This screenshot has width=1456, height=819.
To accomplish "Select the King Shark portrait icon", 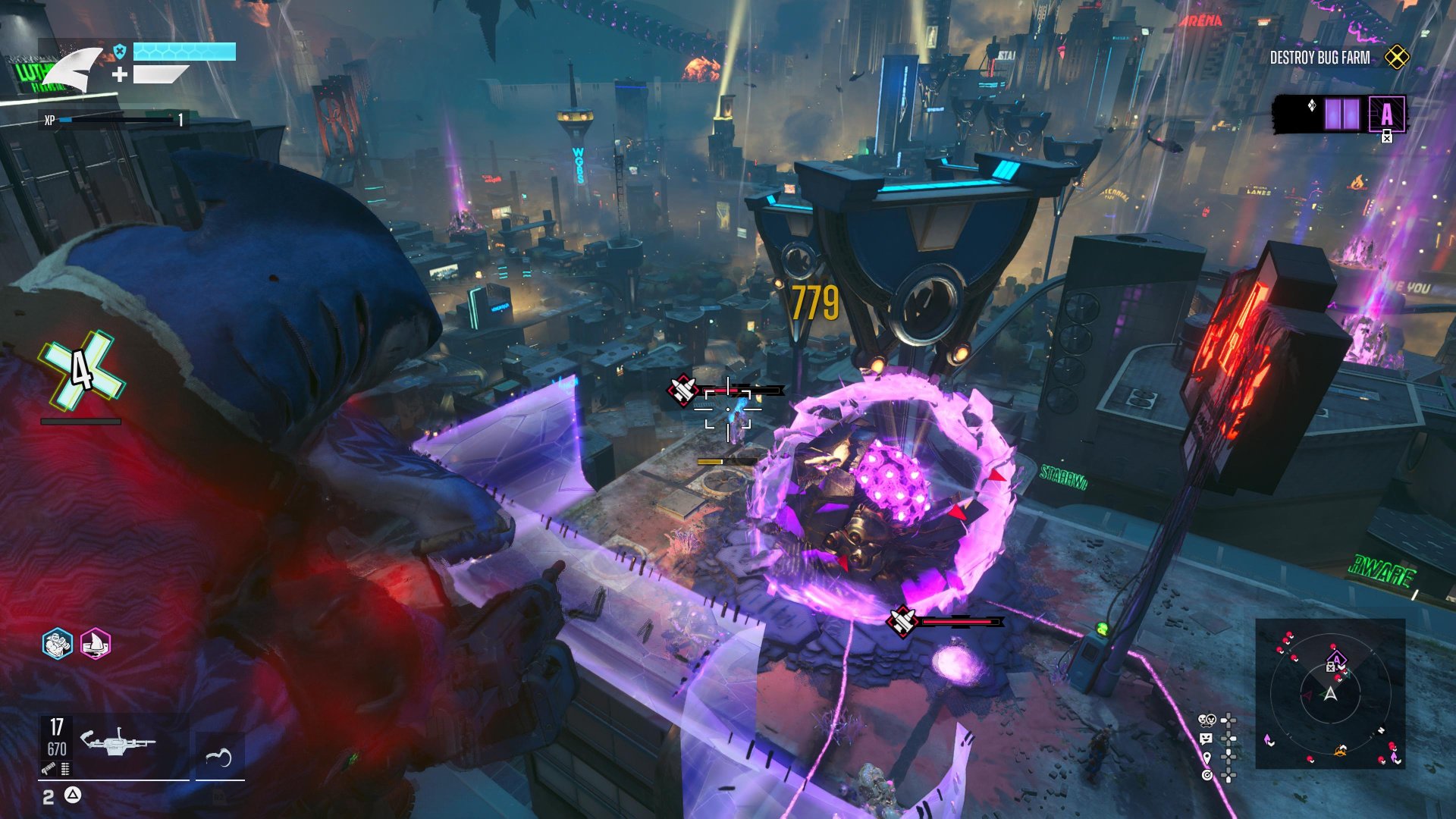I will 72,70.
